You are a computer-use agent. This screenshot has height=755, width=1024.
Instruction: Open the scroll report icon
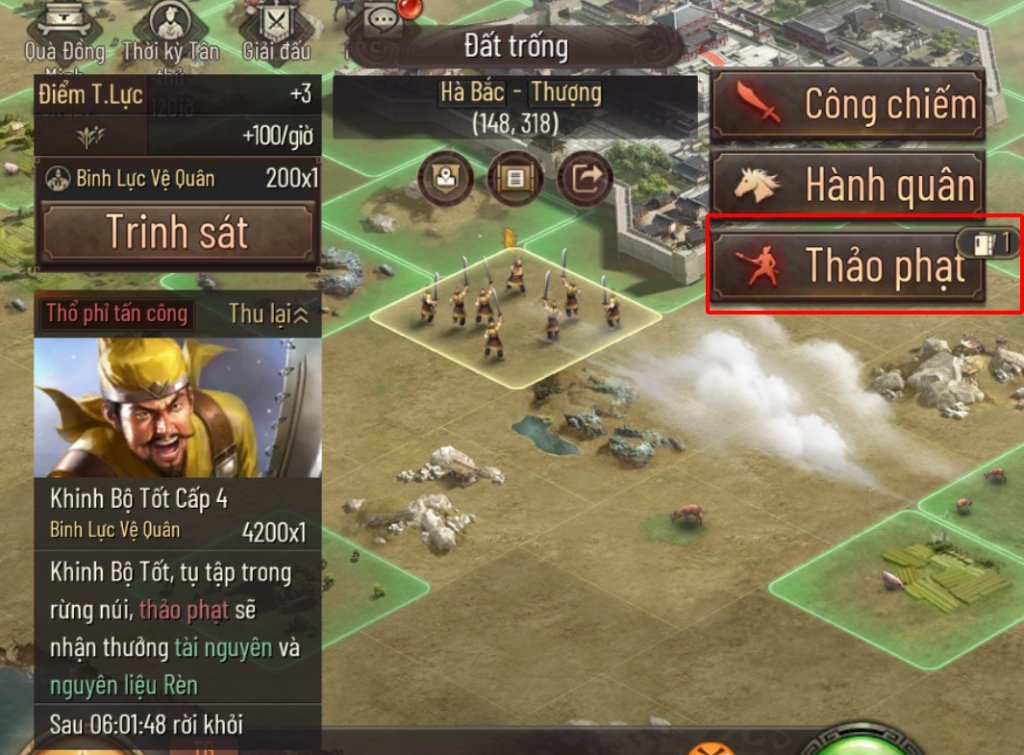pyautogui.click(x=515, y=179)
